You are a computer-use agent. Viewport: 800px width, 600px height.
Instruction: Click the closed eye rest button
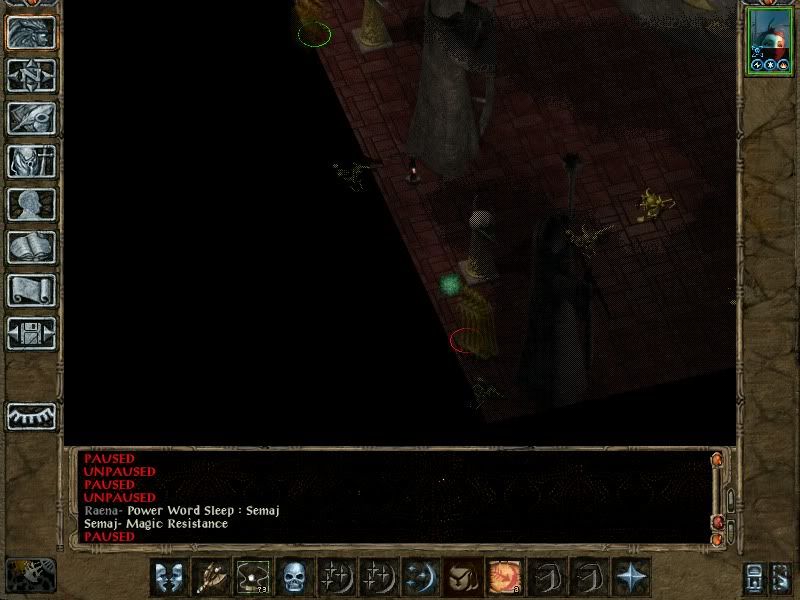tap(31, 416)
